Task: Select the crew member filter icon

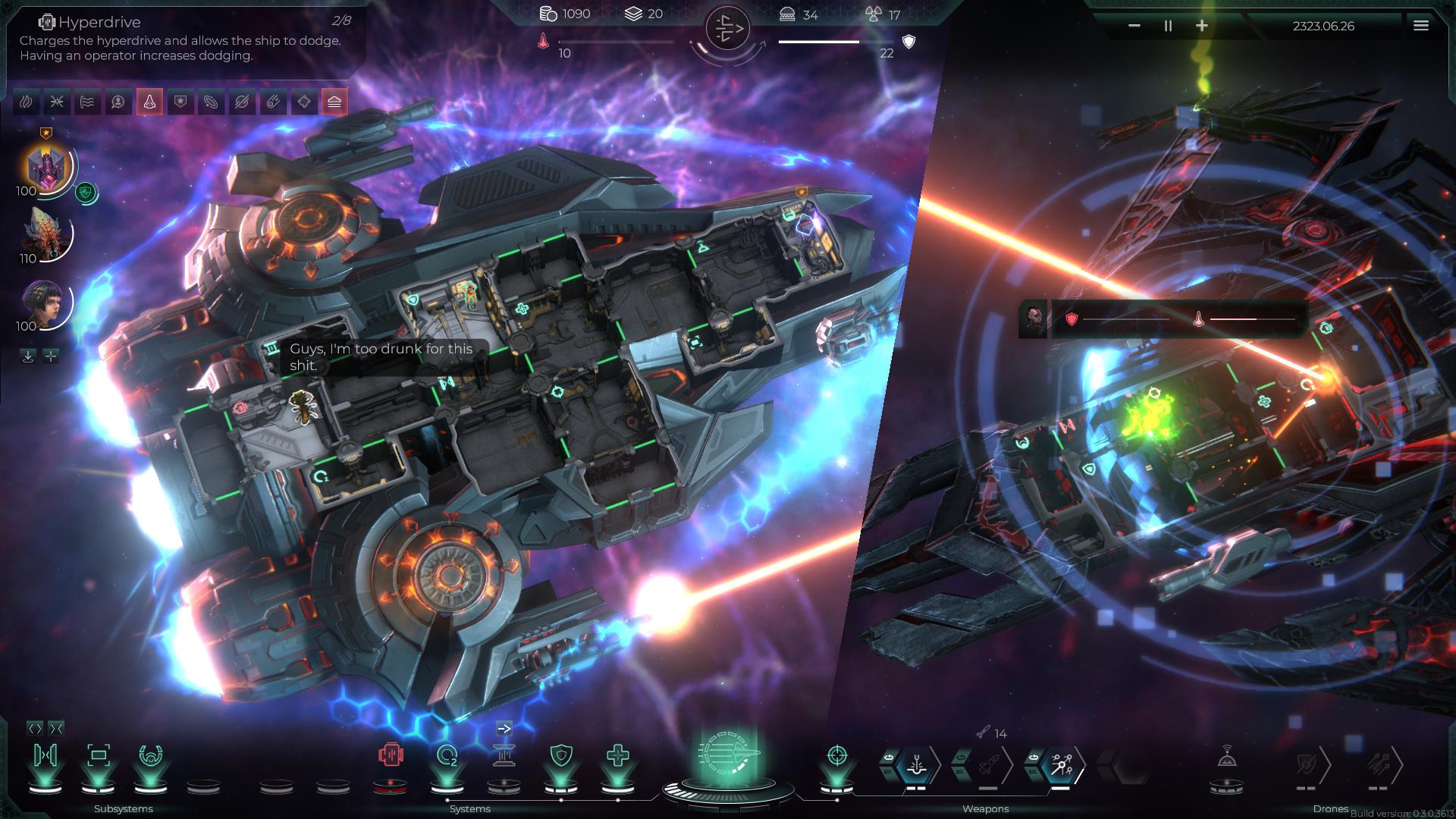Action: point(118,101)
